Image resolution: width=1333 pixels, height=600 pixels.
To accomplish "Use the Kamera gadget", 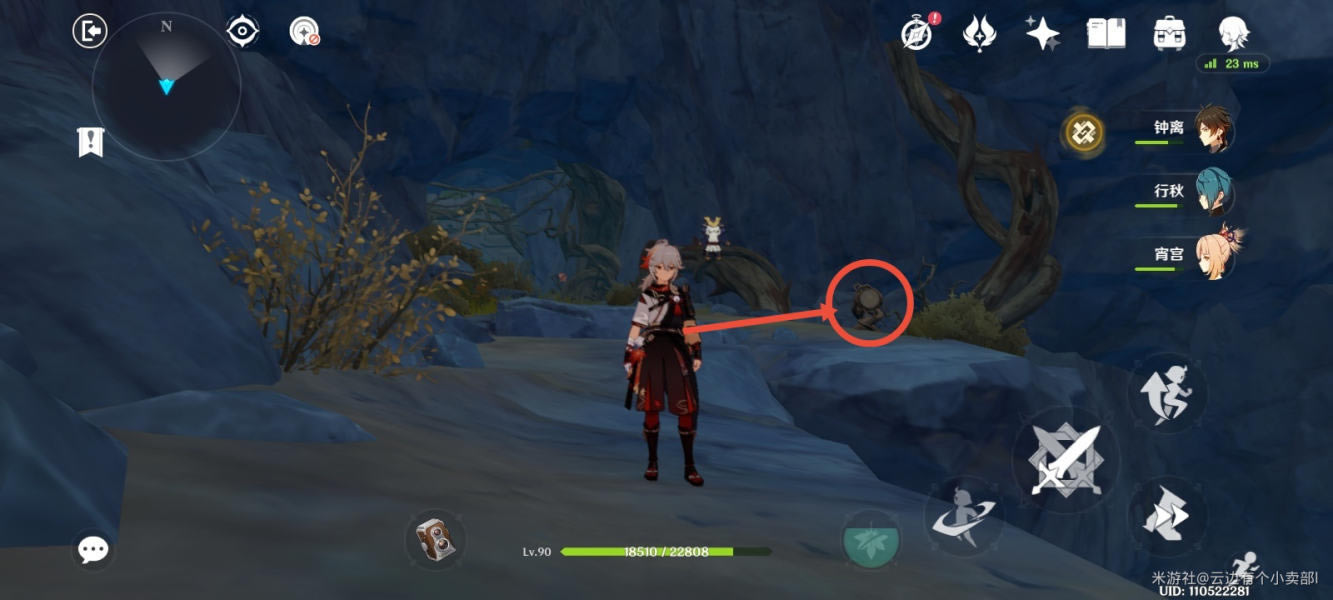I will [435, 541].
